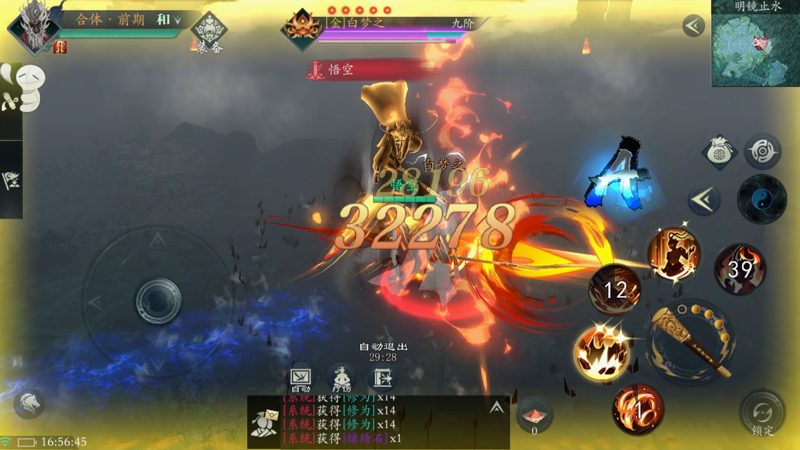The width and height of the screenshot is (800, 450).
Task: Use the golden staff basic attack
Action: pos(690,343)
